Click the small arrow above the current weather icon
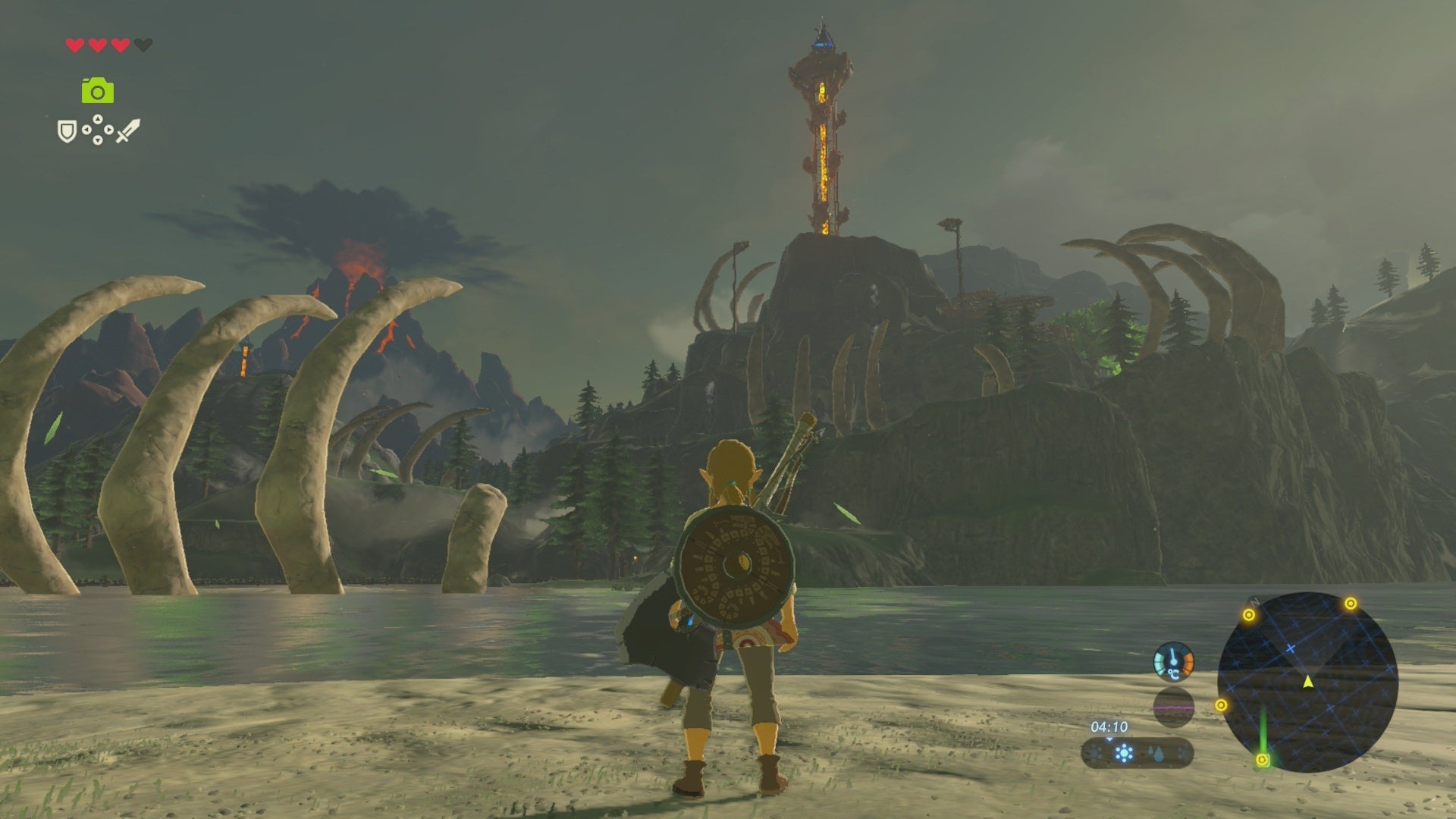The image size is (1456, 819). pos(1108,740)
